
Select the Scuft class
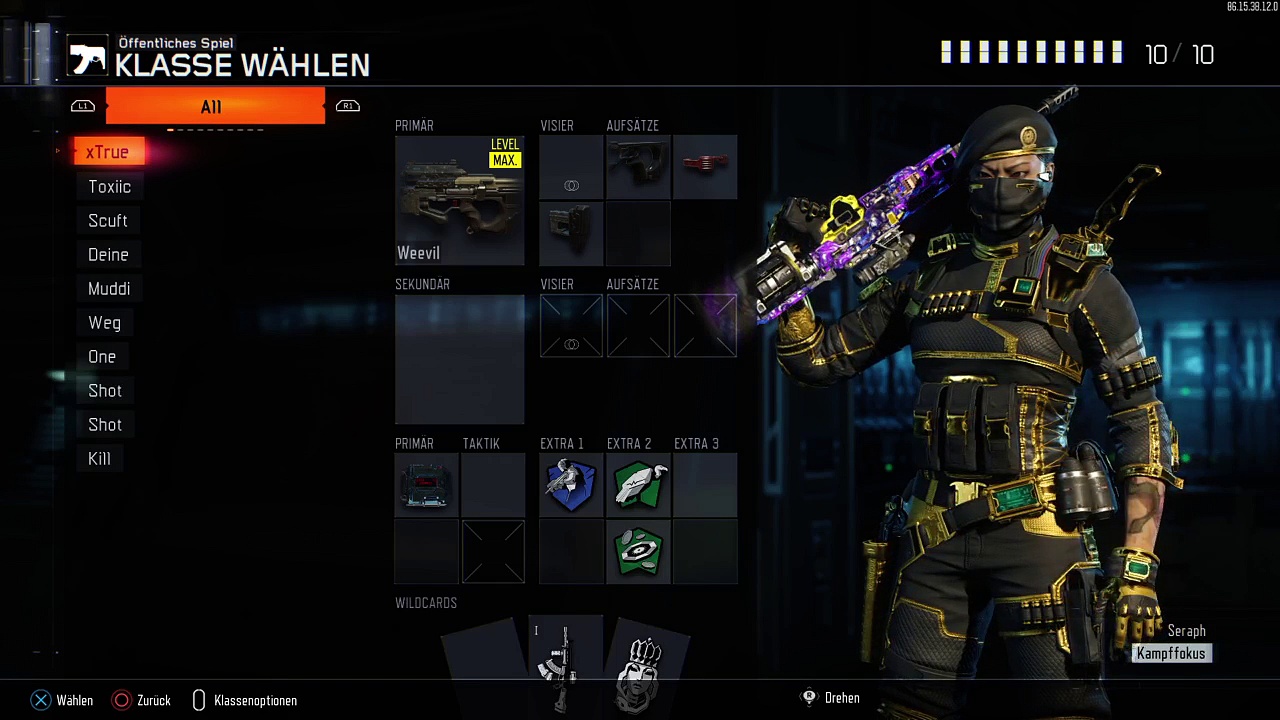click(x=108, y=221)
